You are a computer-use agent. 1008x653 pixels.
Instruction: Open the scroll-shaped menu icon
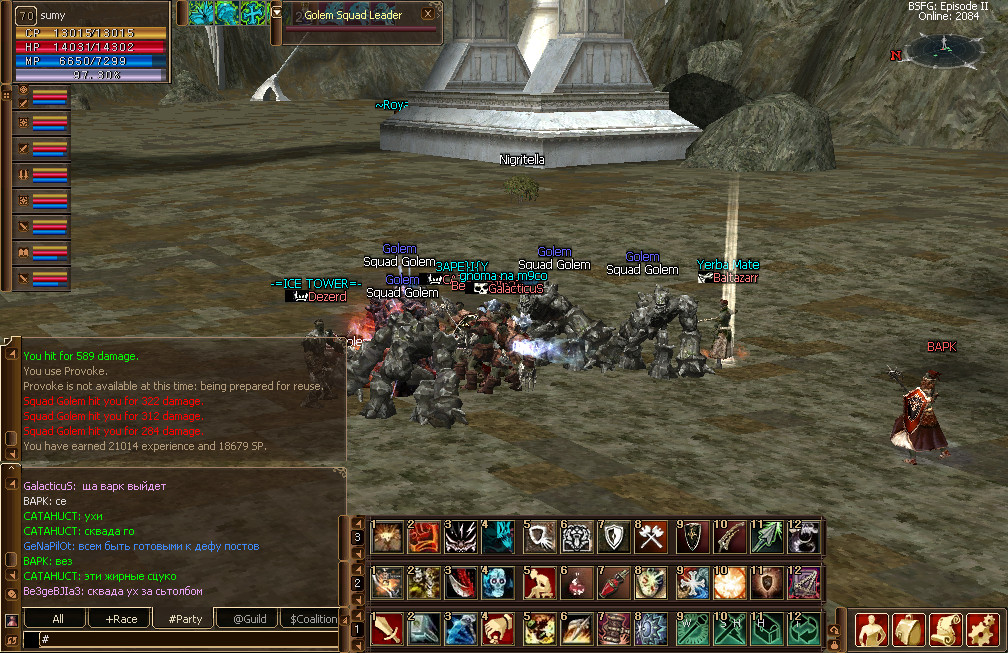946,630
